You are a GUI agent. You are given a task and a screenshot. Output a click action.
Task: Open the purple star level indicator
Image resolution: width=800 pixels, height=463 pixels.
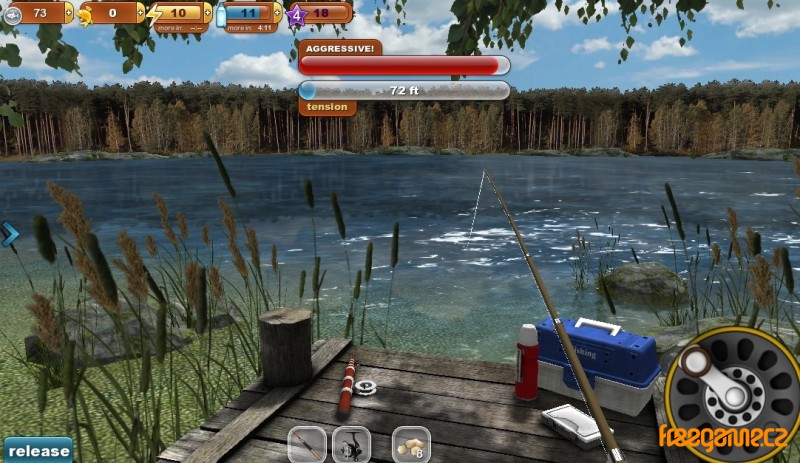tap(296, 13)
